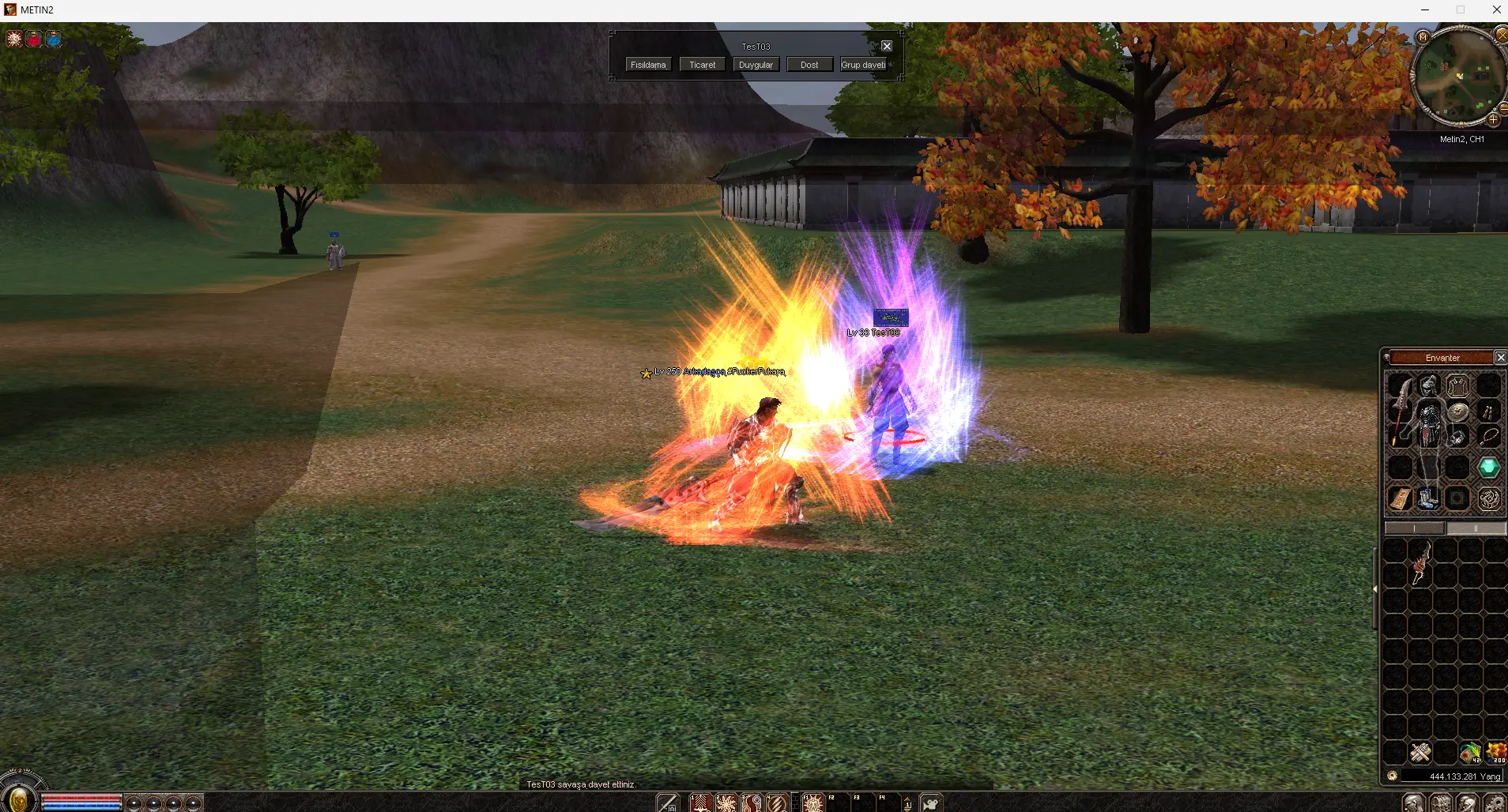Close the TesT03 target window
The image size is (1508, 812).
(887, 47)
